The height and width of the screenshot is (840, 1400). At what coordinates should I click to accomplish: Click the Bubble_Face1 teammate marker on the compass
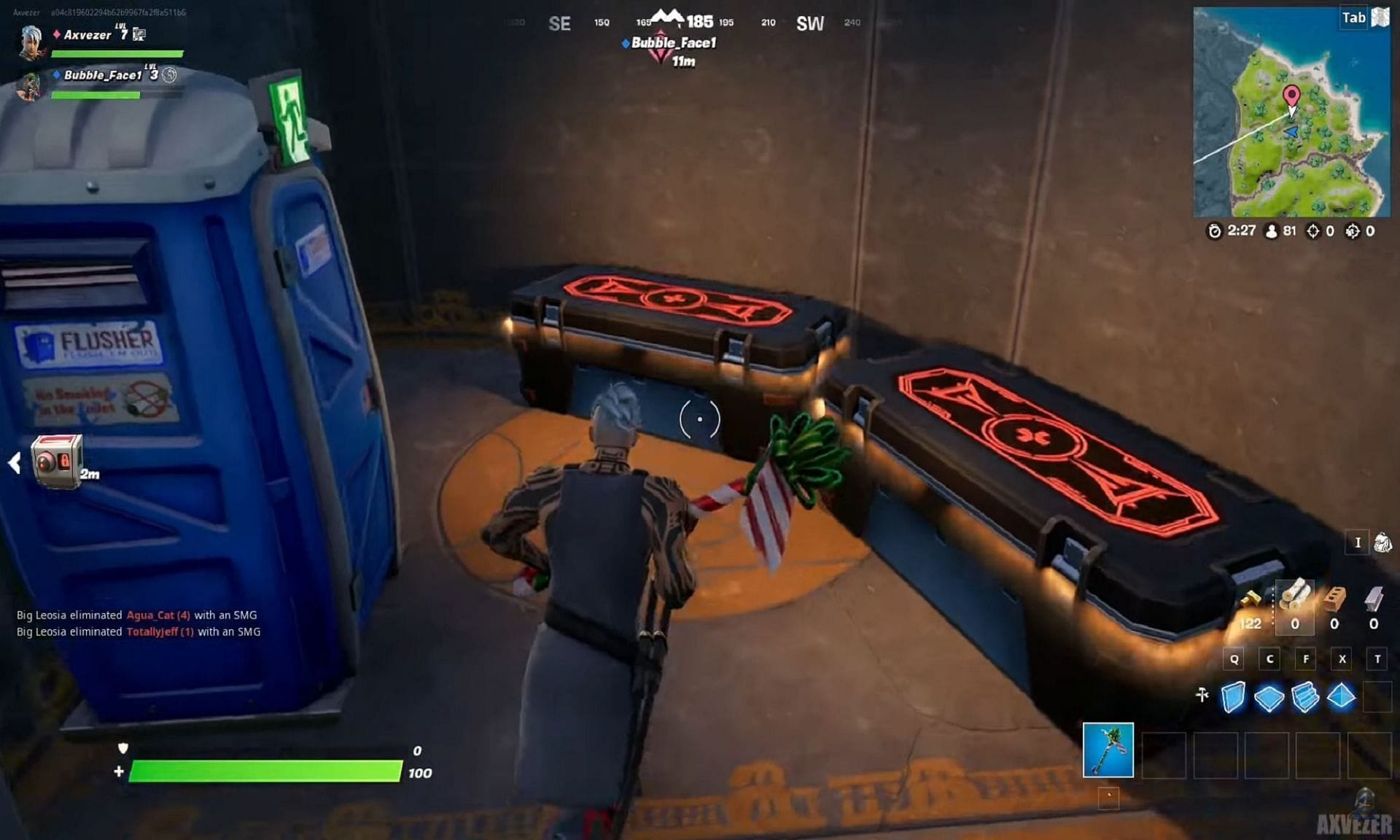coord(661,46)
